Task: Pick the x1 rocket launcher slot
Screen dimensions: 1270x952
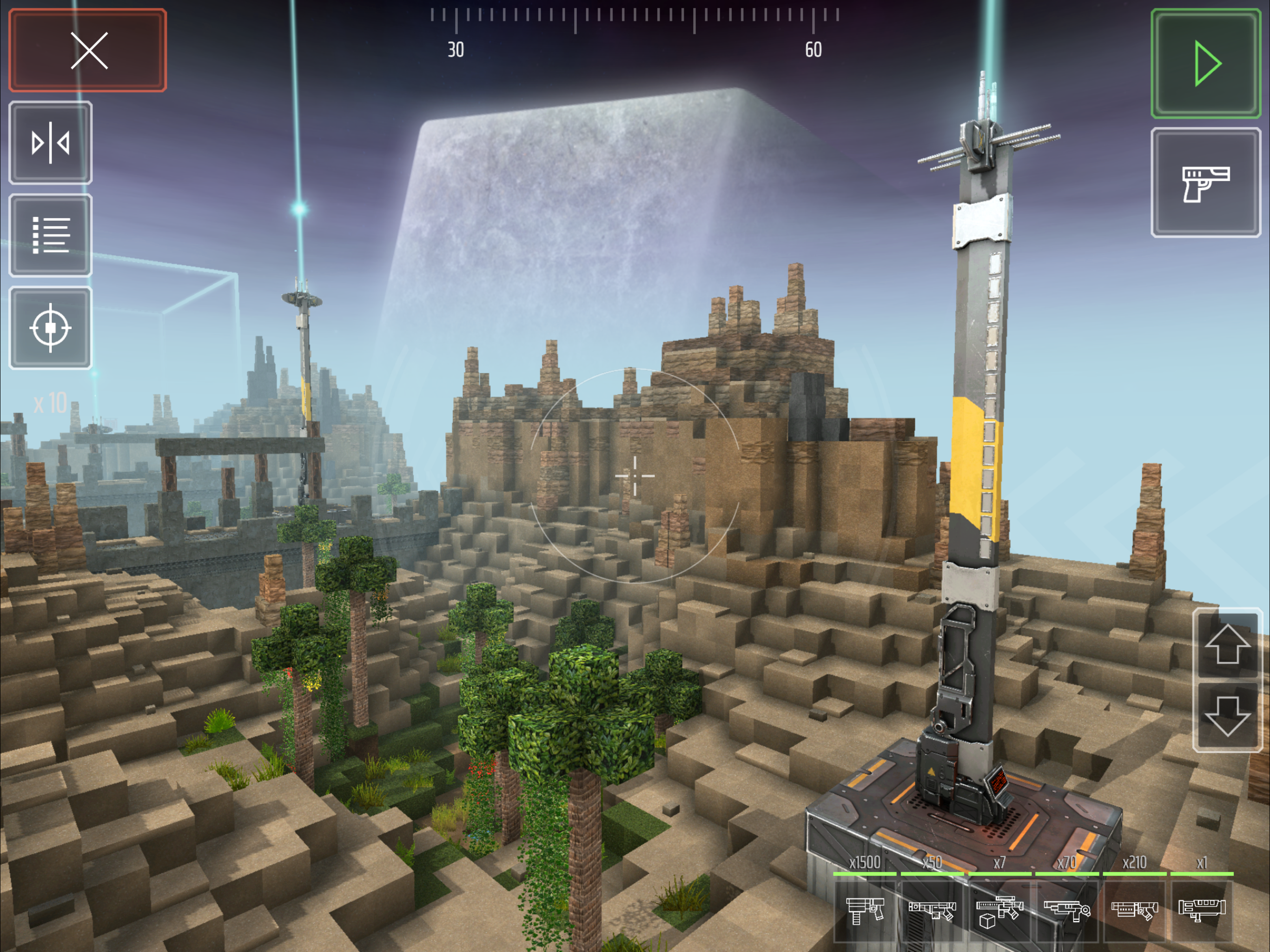Action: tap(1202, 910)
